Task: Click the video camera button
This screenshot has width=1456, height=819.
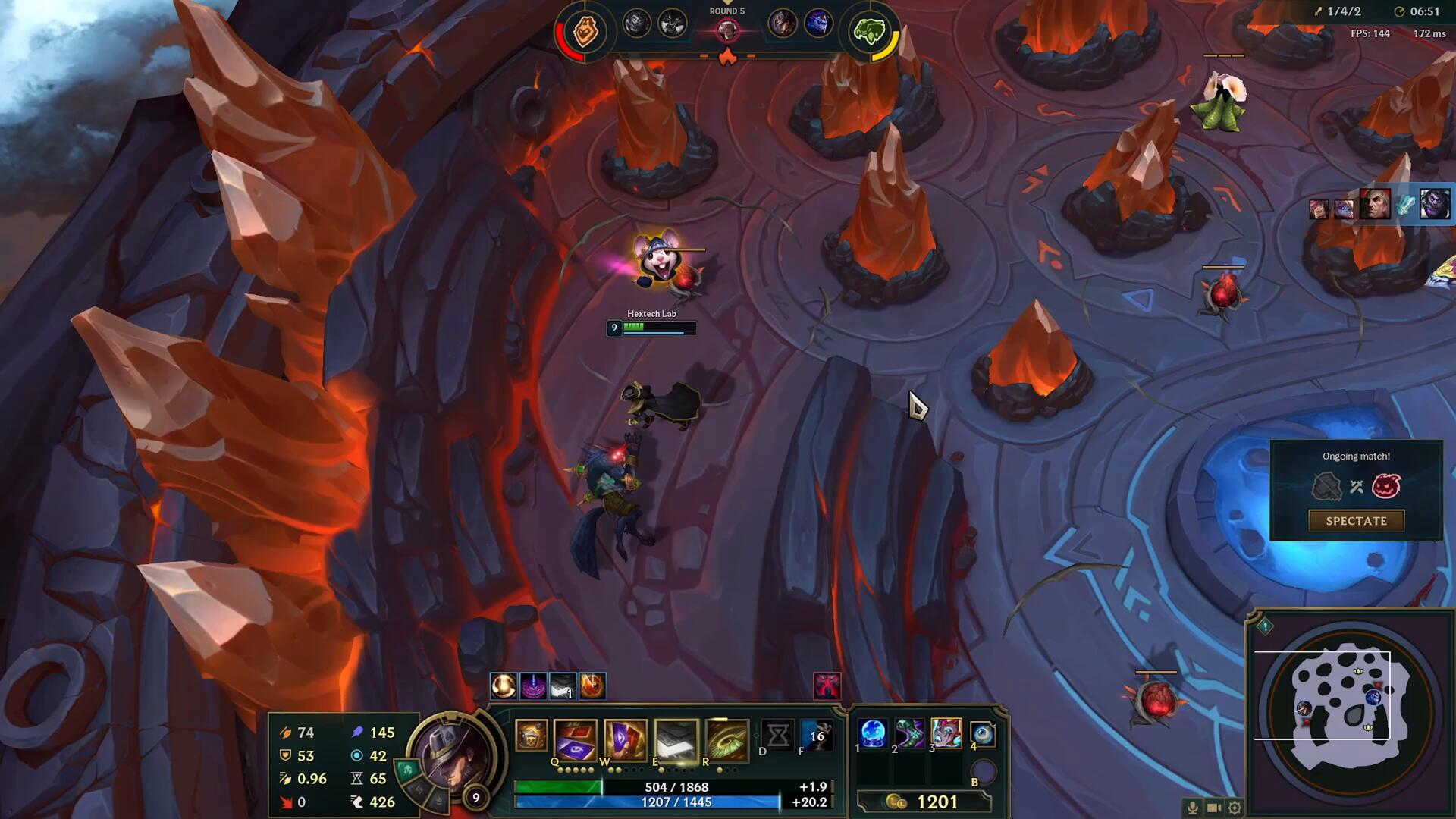Action: click(1213, 808)
